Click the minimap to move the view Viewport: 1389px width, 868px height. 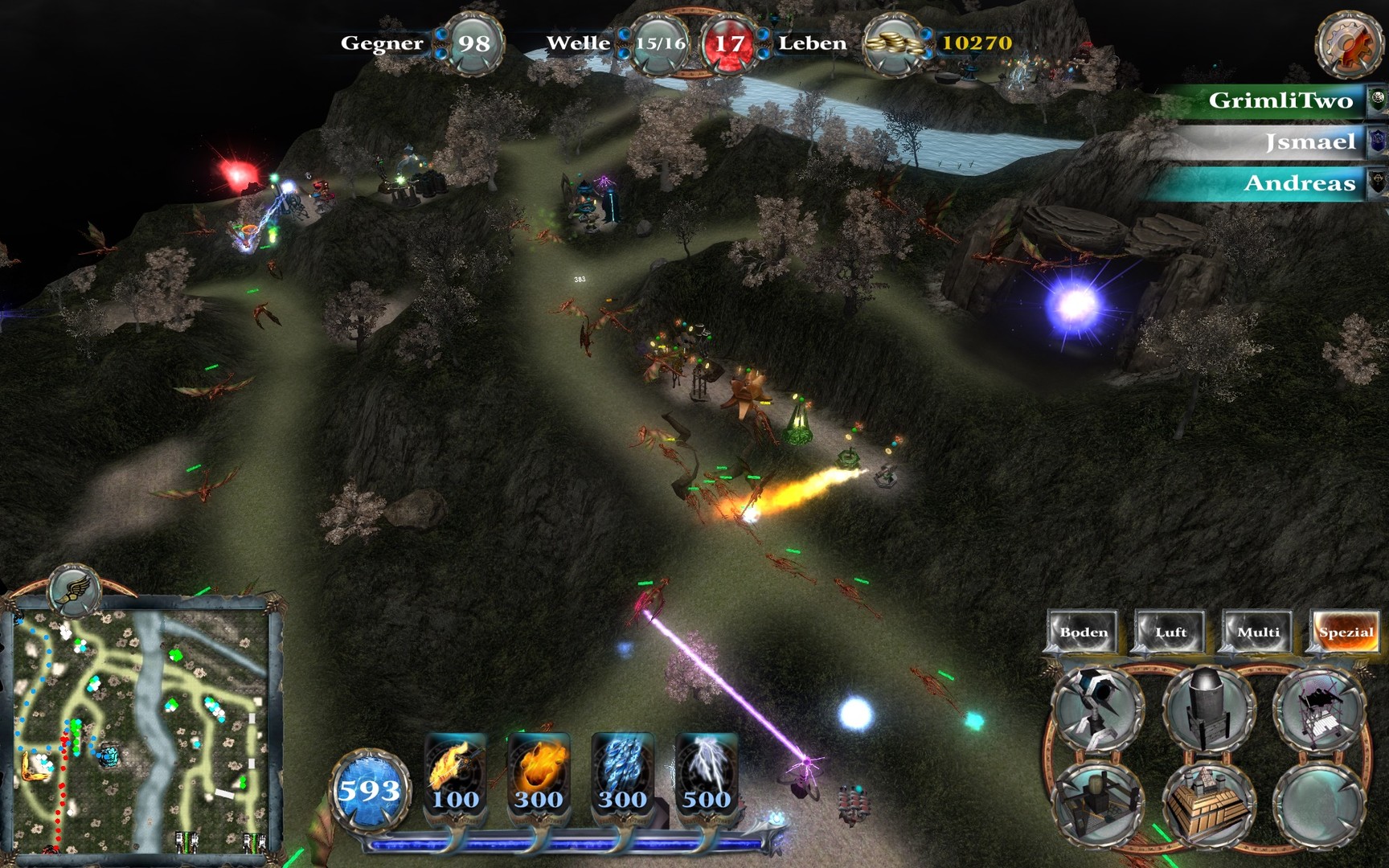(x=141, y=731)
